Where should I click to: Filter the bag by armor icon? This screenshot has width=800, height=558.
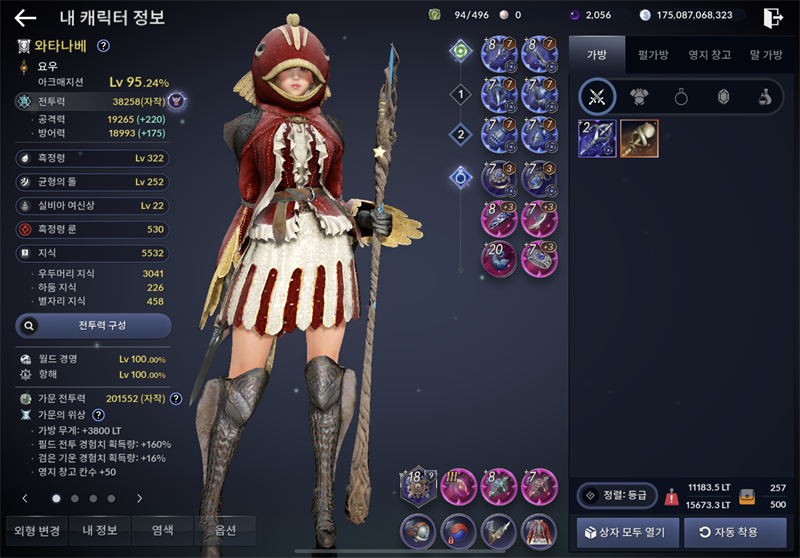638,97
